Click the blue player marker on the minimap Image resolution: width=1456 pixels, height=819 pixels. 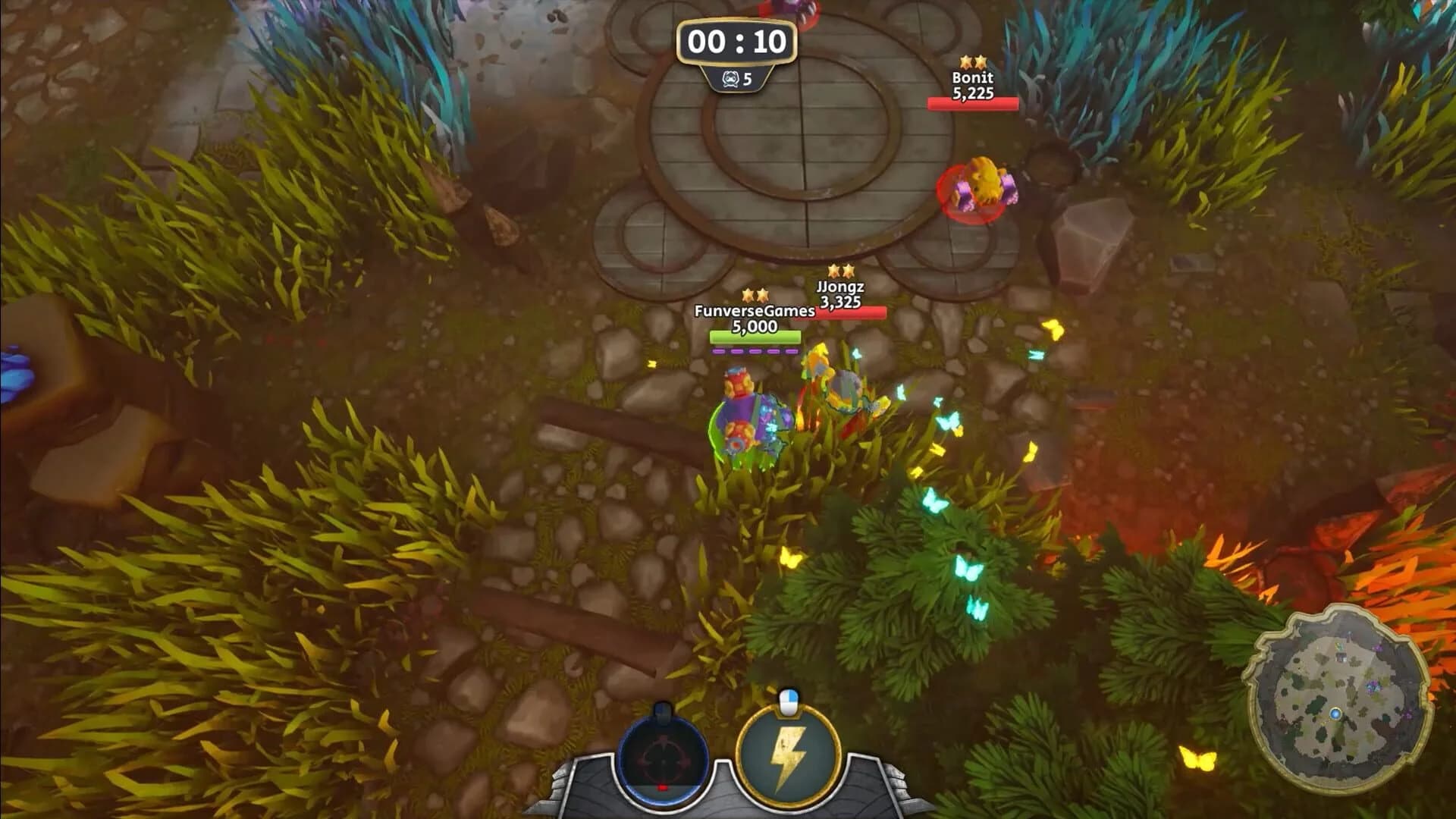pyautogui.click(x=1335, y=713)
